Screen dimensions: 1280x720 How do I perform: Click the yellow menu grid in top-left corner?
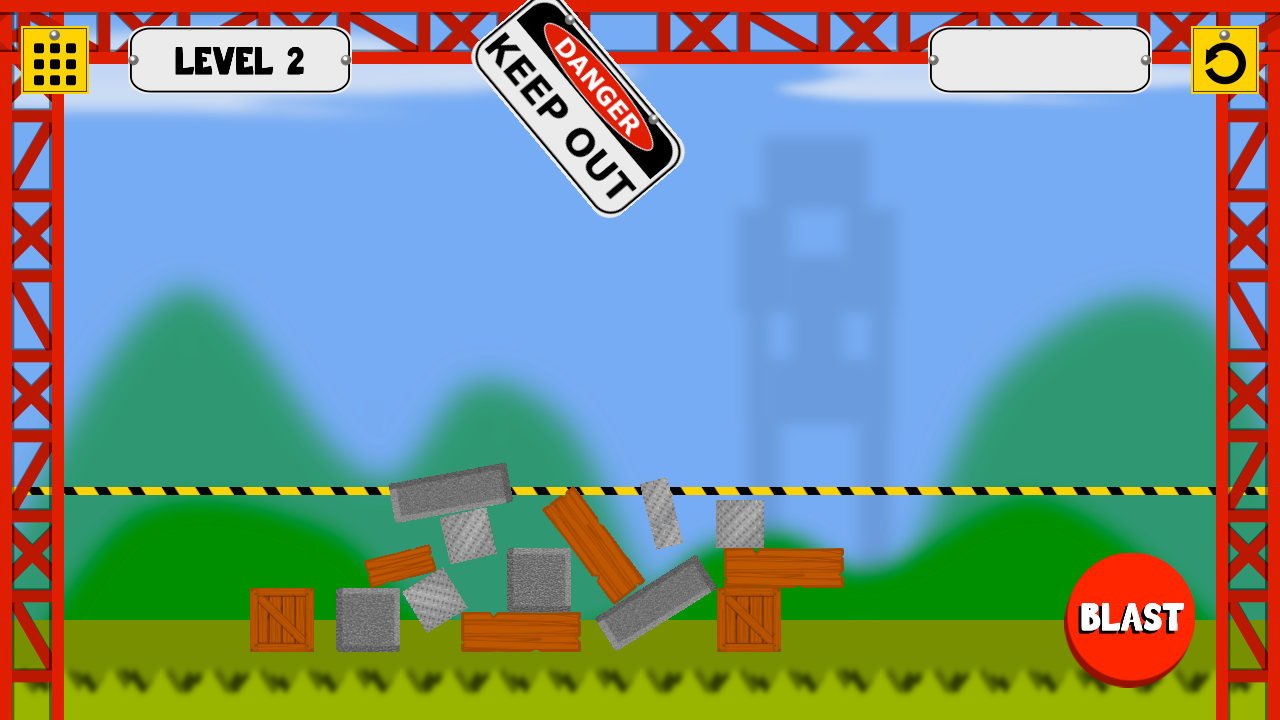coord(55,59)
